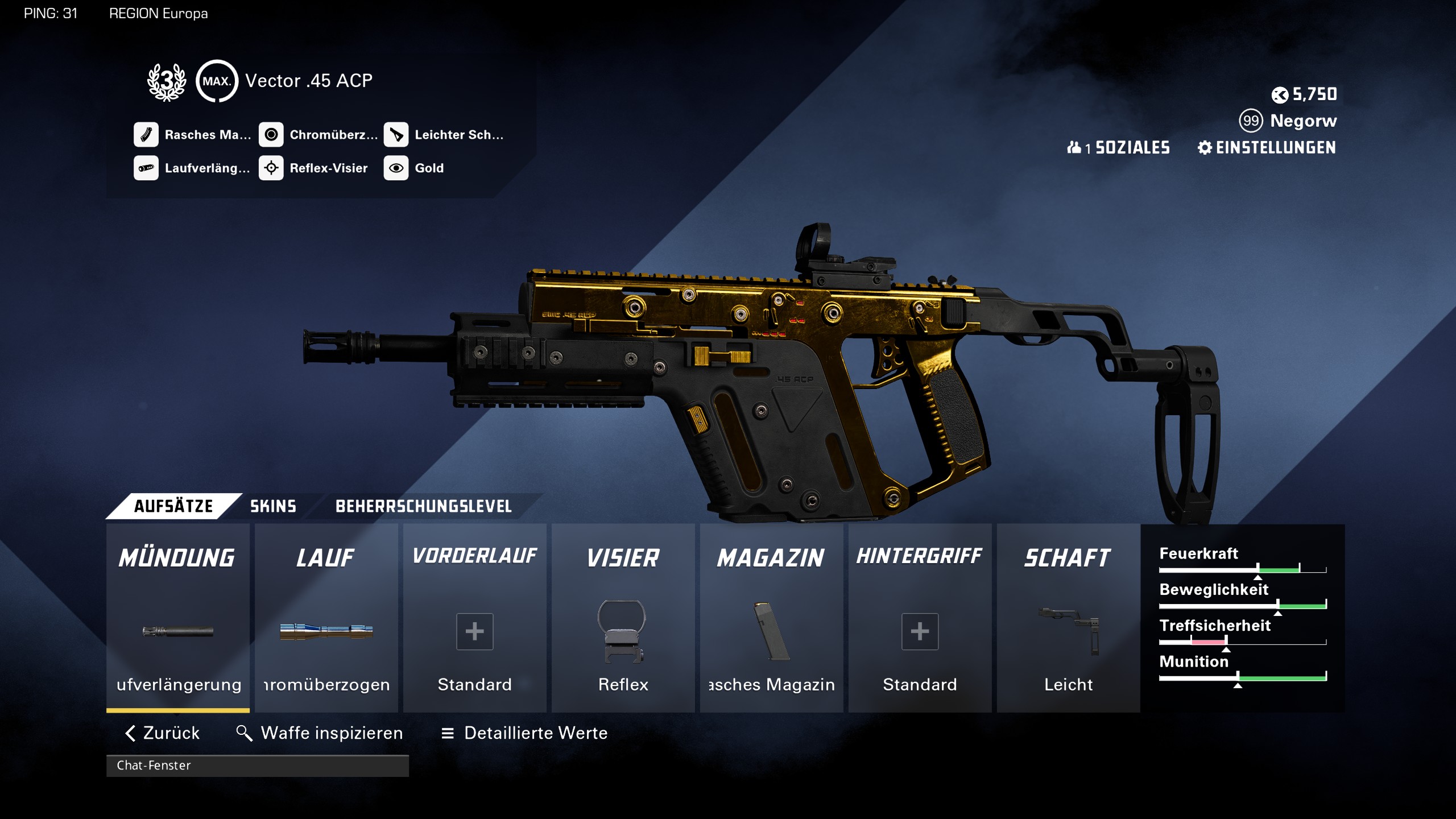This screenshot has width=1456, height=819.
Task: Open the Chromüberzogen barrel attachment thumbnail
Action: (x=326, y=631)
